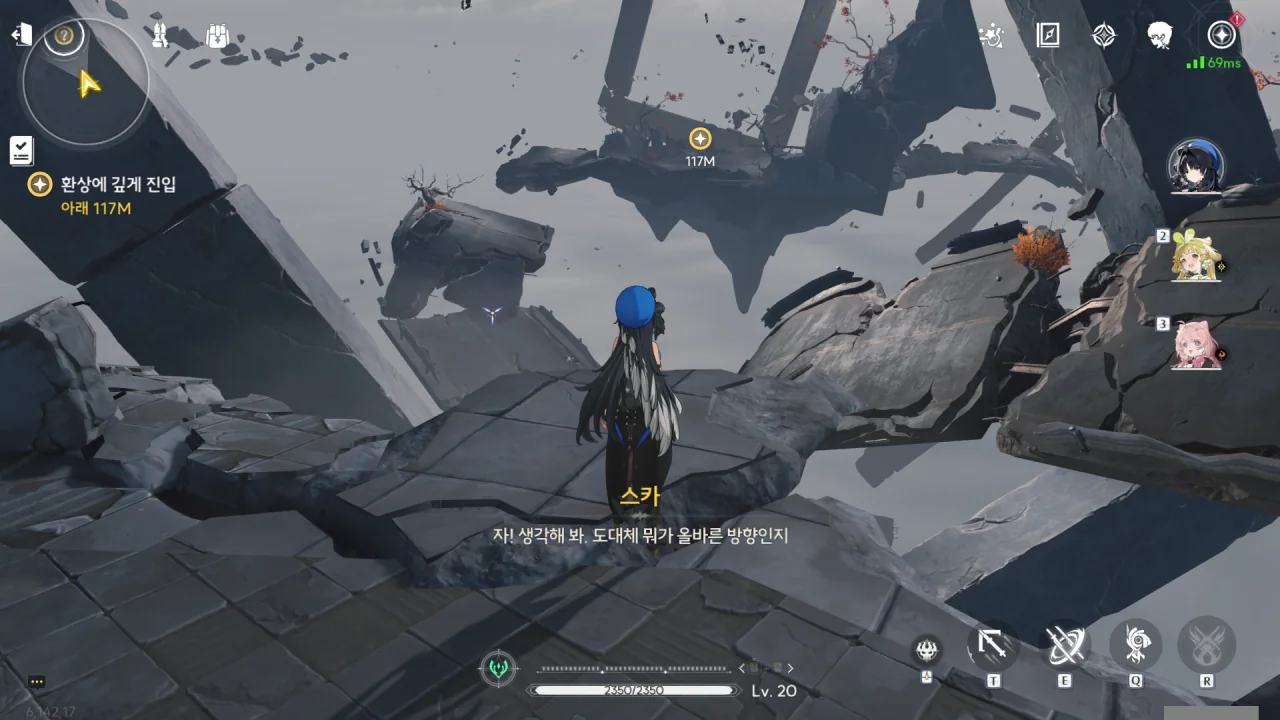Open the team setup icon
Viewport: 1280px width, 720px height.
point(159,36)
